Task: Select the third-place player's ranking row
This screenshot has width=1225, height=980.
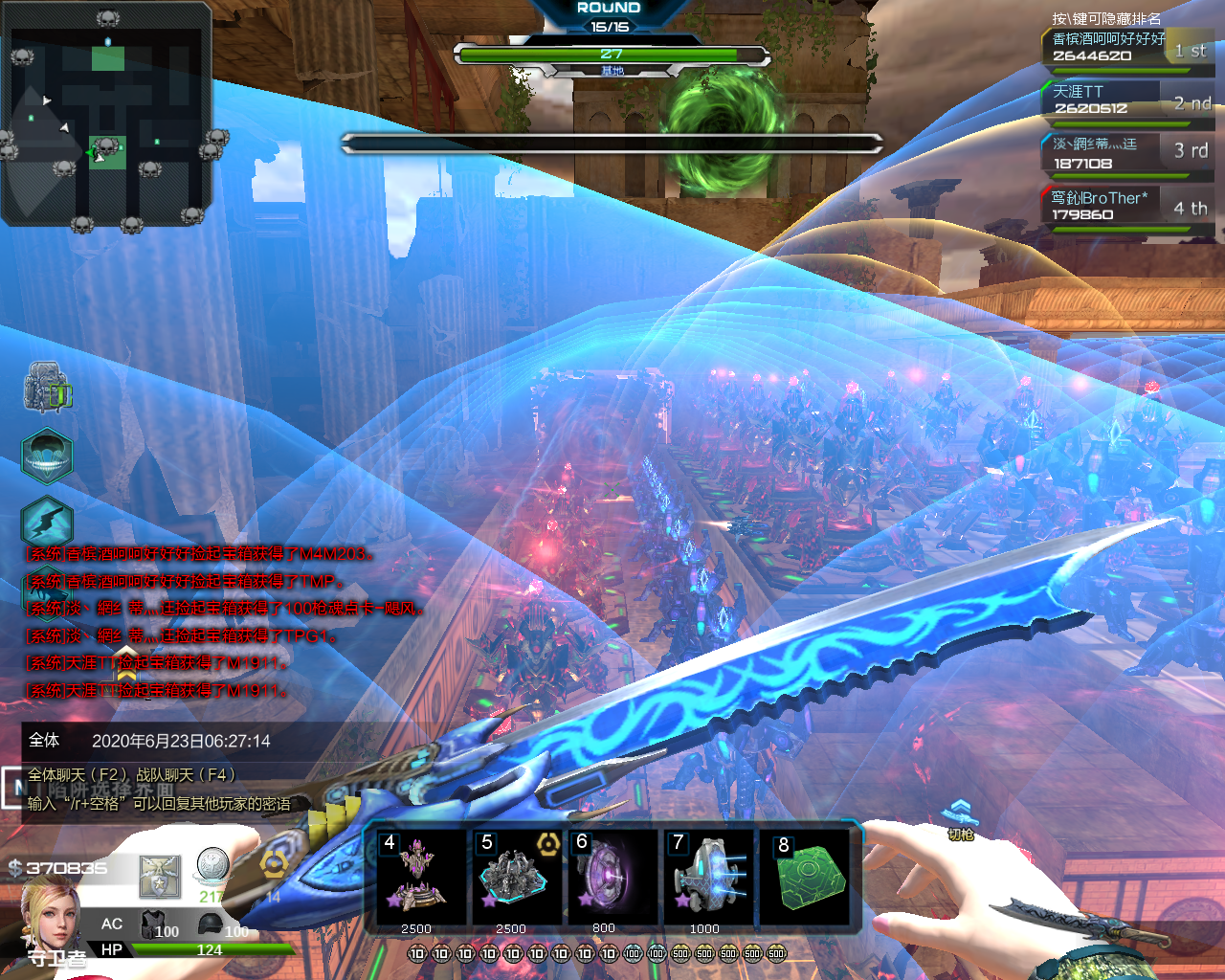Action: [x=1125, y=153]
